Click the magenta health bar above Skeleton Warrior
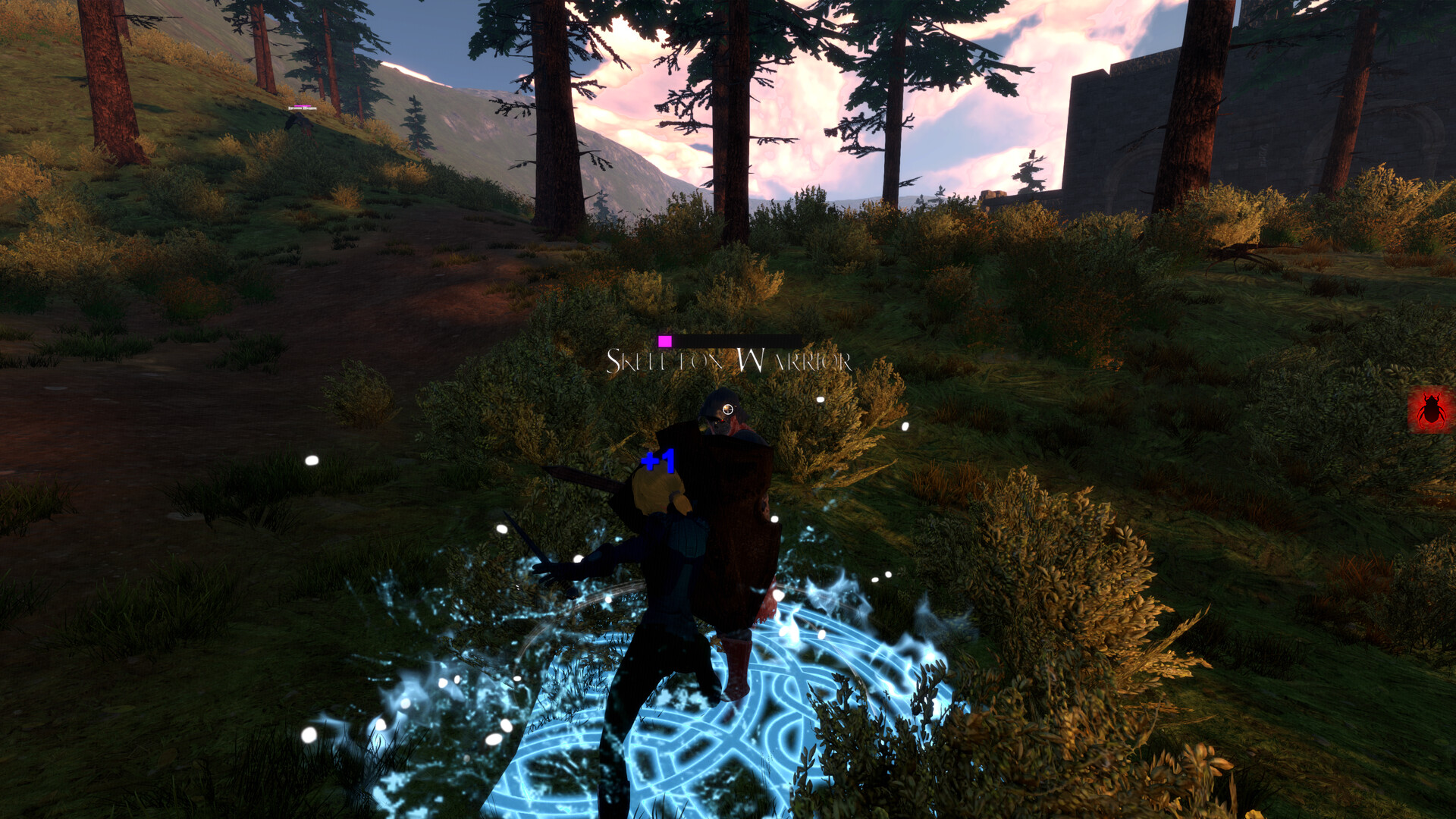Screen dimensions: 1456x819 666,342
